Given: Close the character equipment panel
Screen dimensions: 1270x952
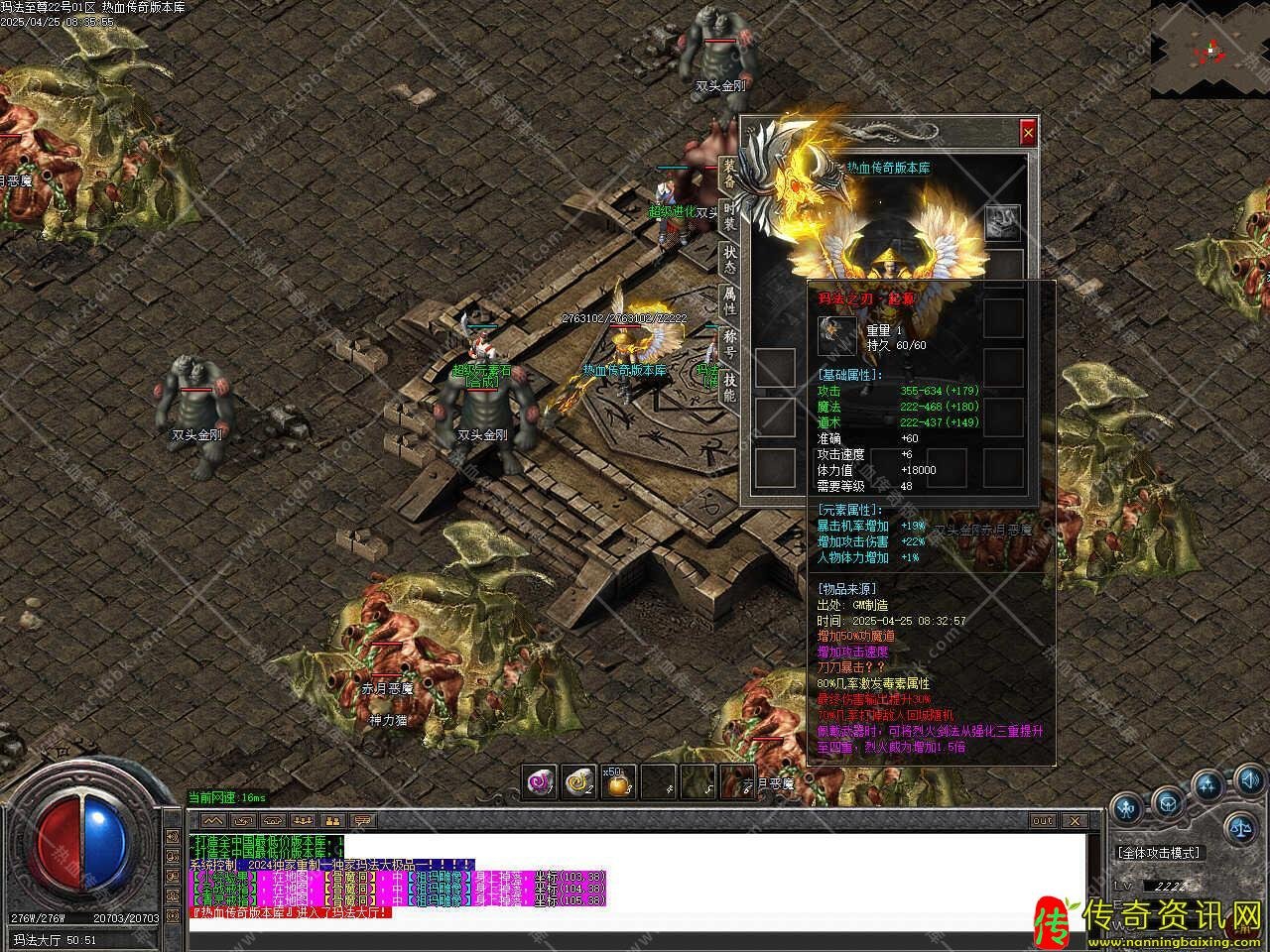Looking at the screenshot, I should (1028, 131).
